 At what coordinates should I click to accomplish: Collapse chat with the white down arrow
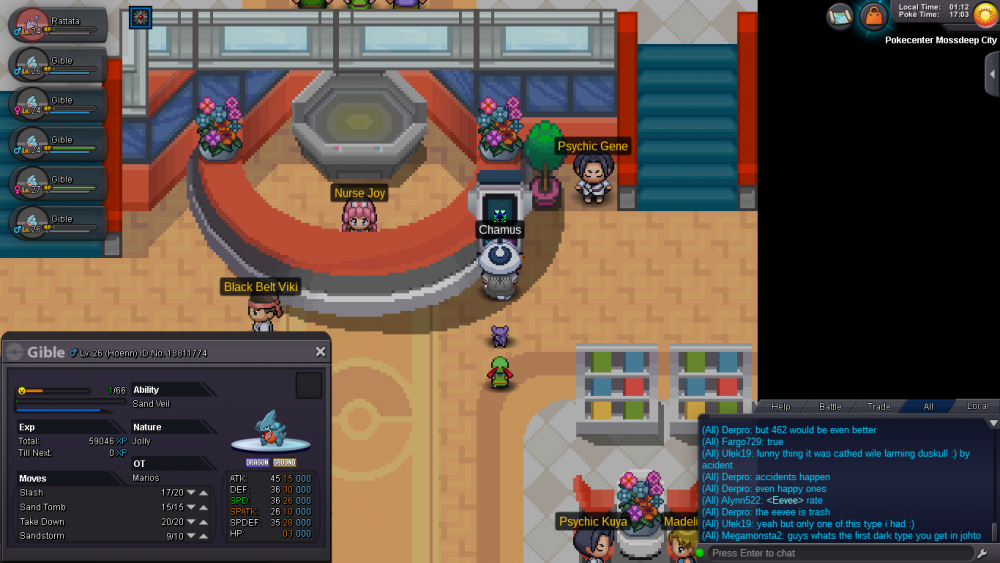click(992, 423)
